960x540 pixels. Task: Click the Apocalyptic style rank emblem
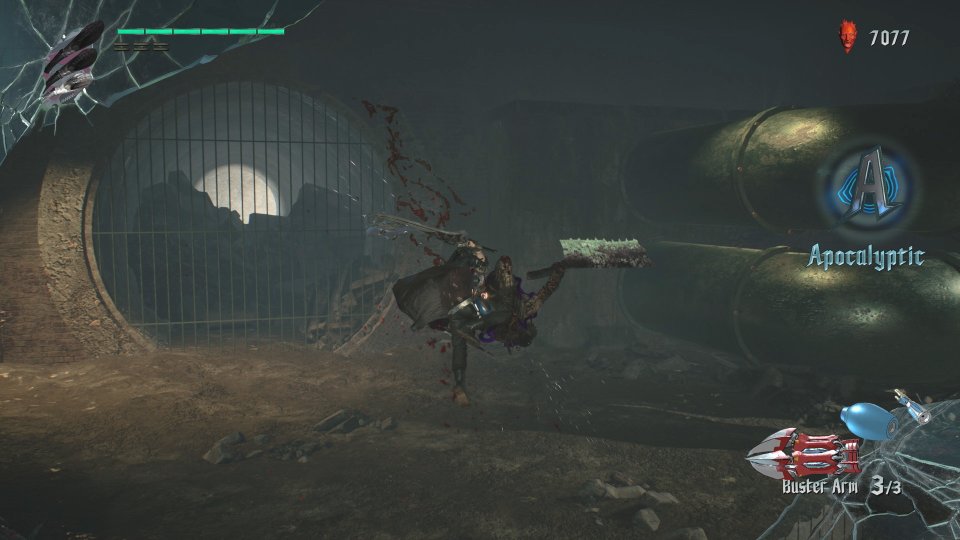[x=870, y=188]
